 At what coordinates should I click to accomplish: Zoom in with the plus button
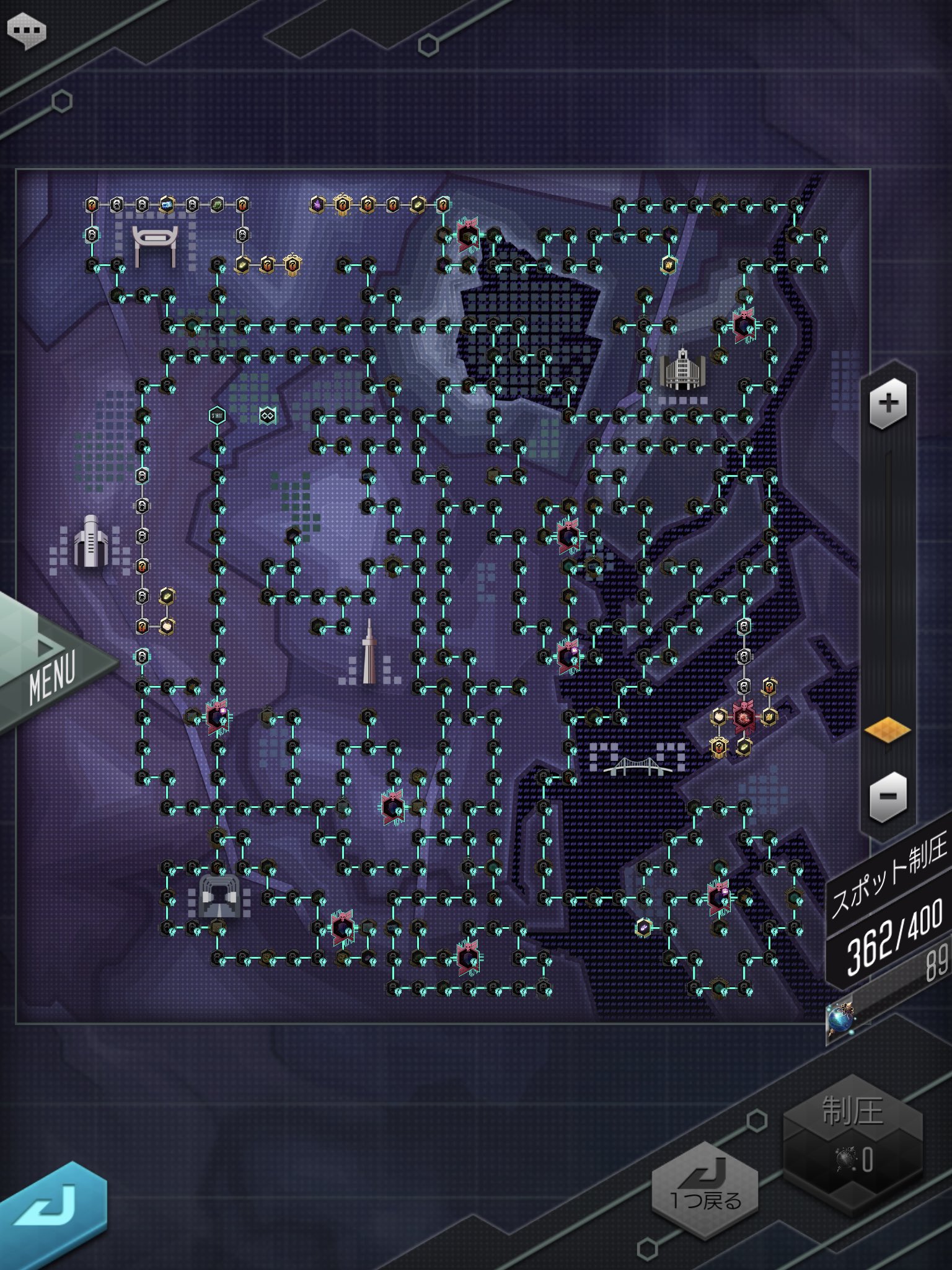pos(888,404)
